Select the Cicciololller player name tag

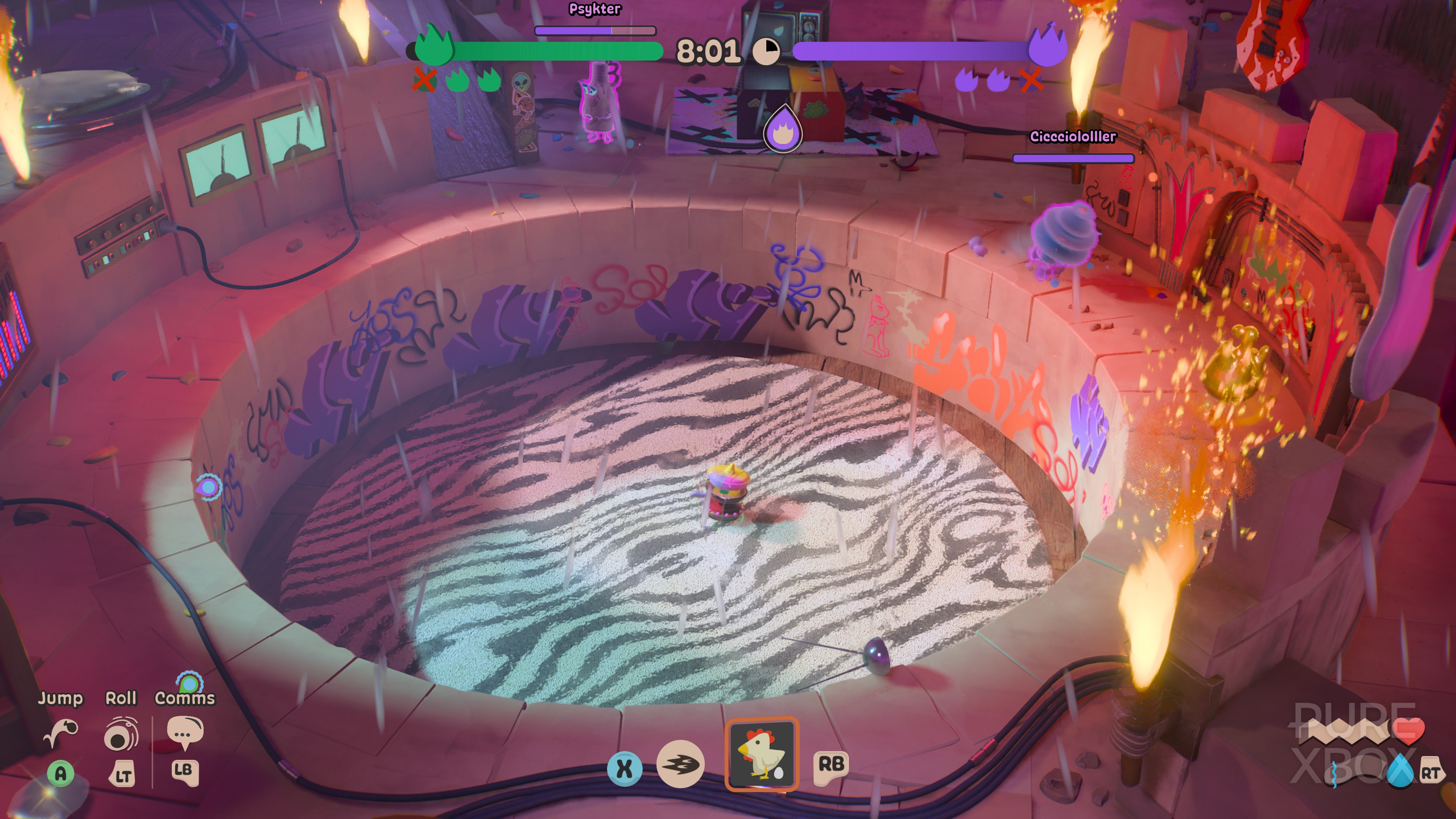[x=1073, y=137]
